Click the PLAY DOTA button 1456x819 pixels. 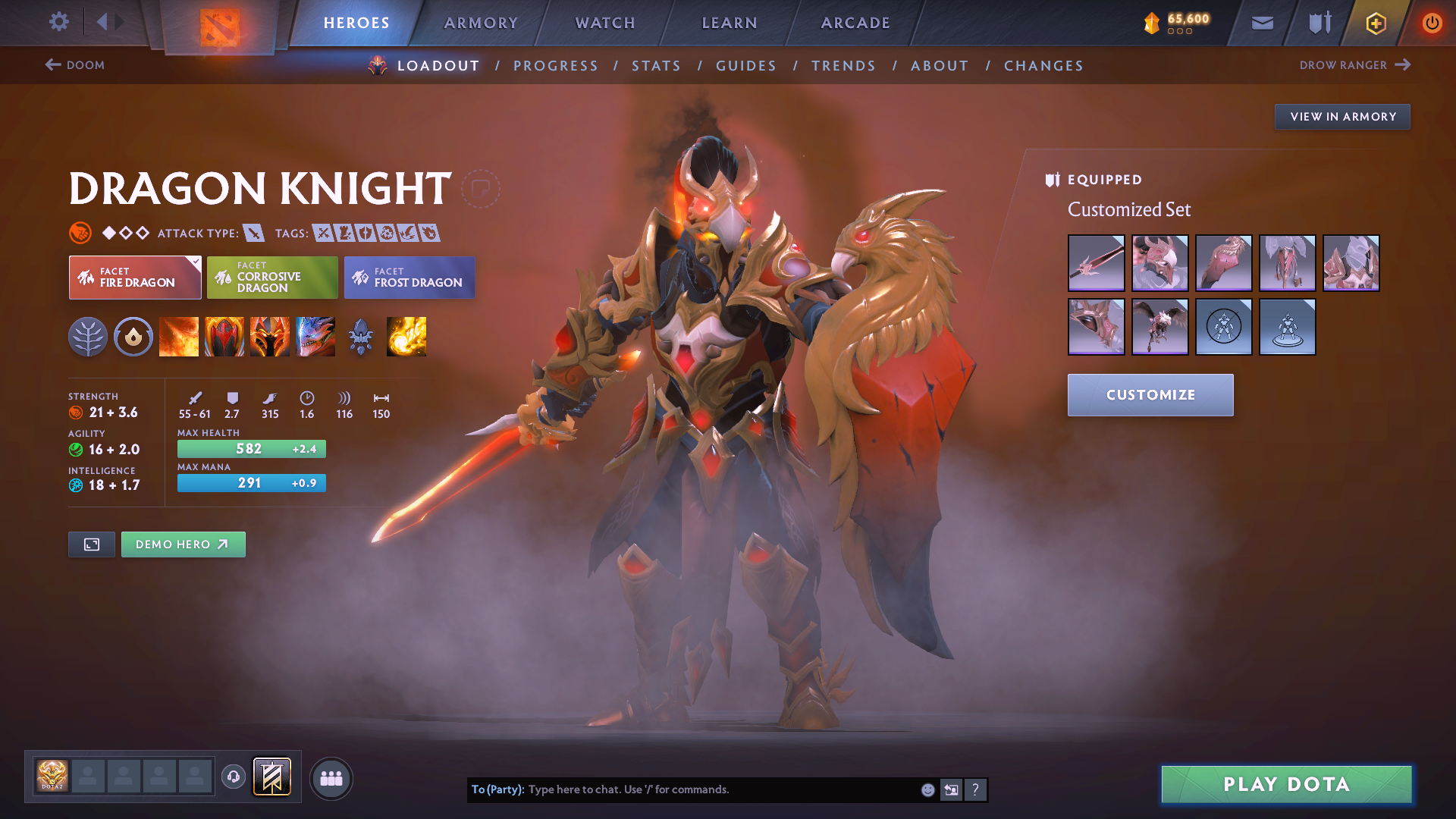click(x=1285, y=784)
